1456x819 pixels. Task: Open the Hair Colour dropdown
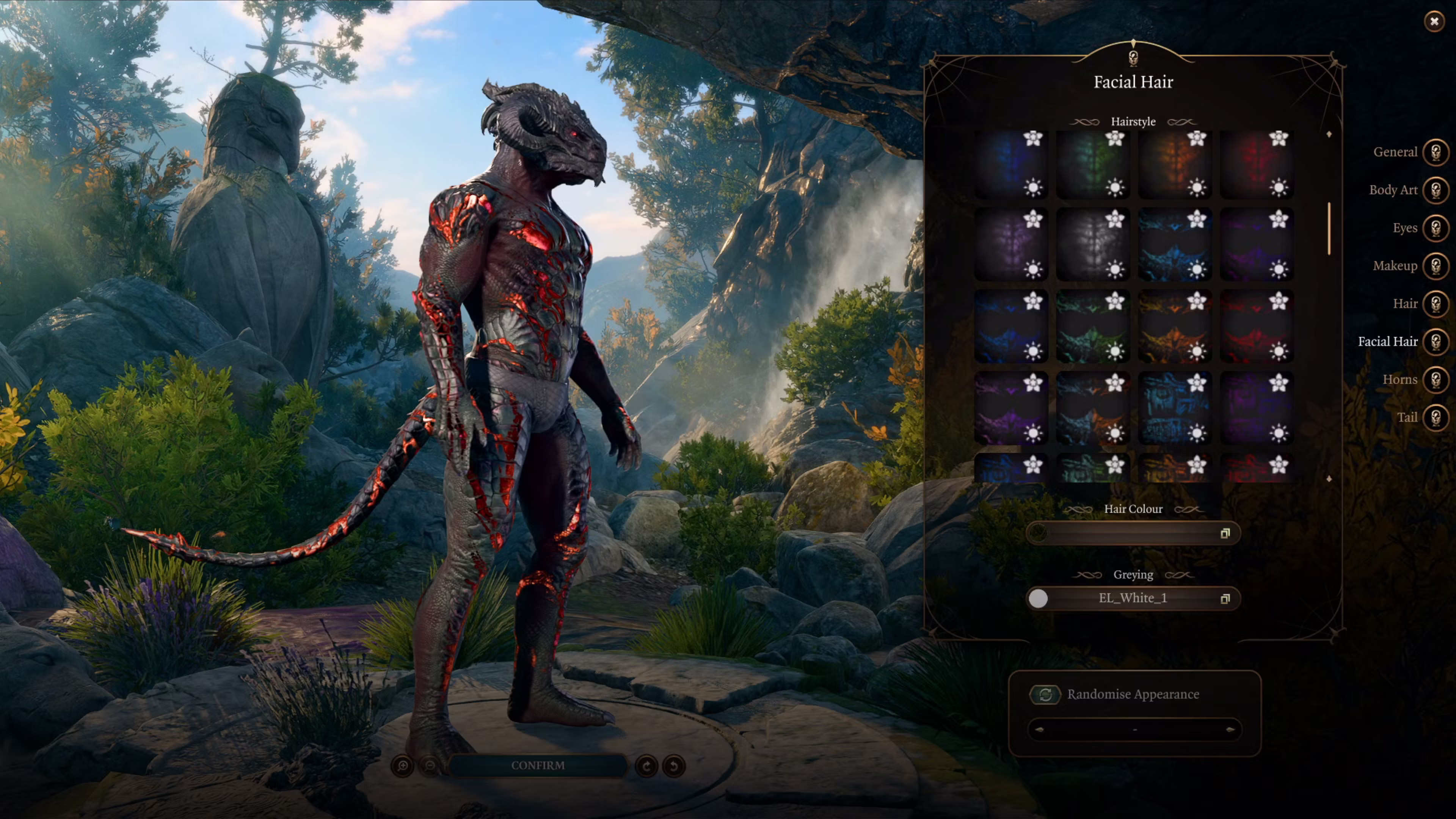click(x=1133, y=533)
